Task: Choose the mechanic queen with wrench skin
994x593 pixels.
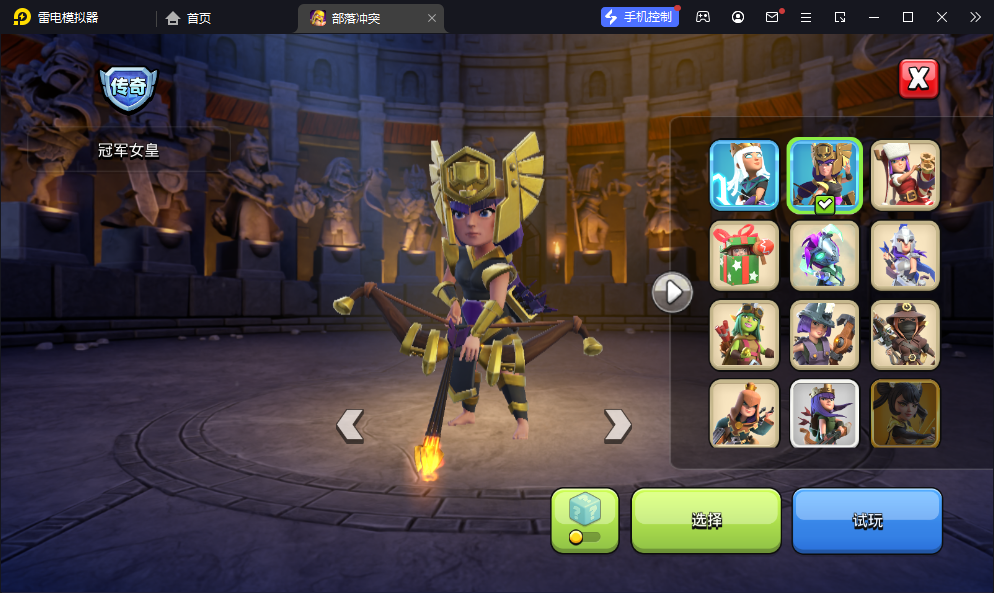Action: 824,335
